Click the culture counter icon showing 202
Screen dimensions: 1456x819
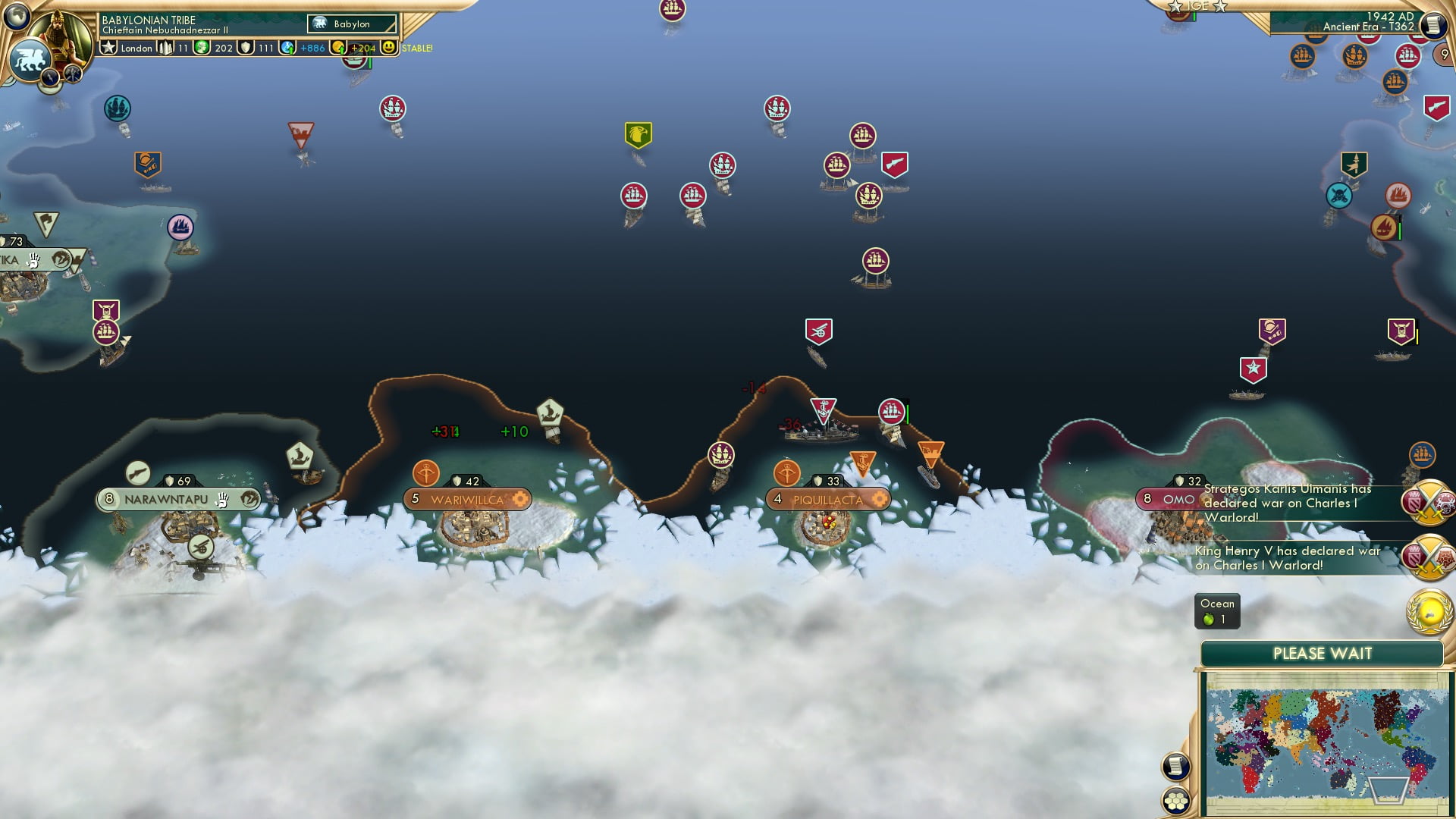click(201, 48)
